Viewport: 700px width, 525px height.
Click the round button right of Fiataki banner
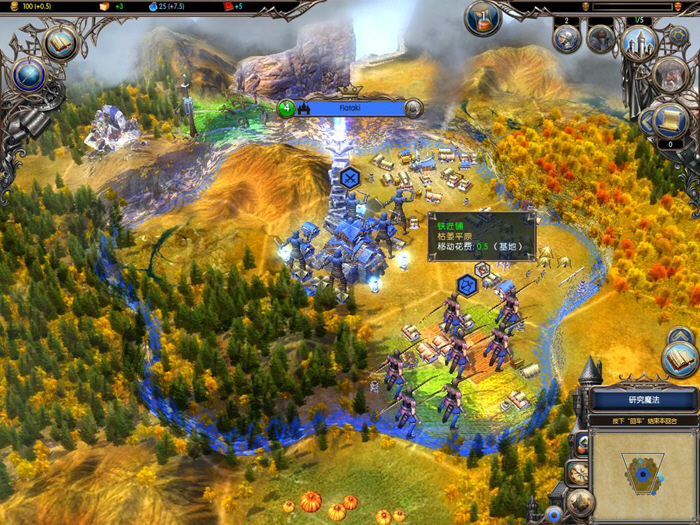[x=413, y=108]
